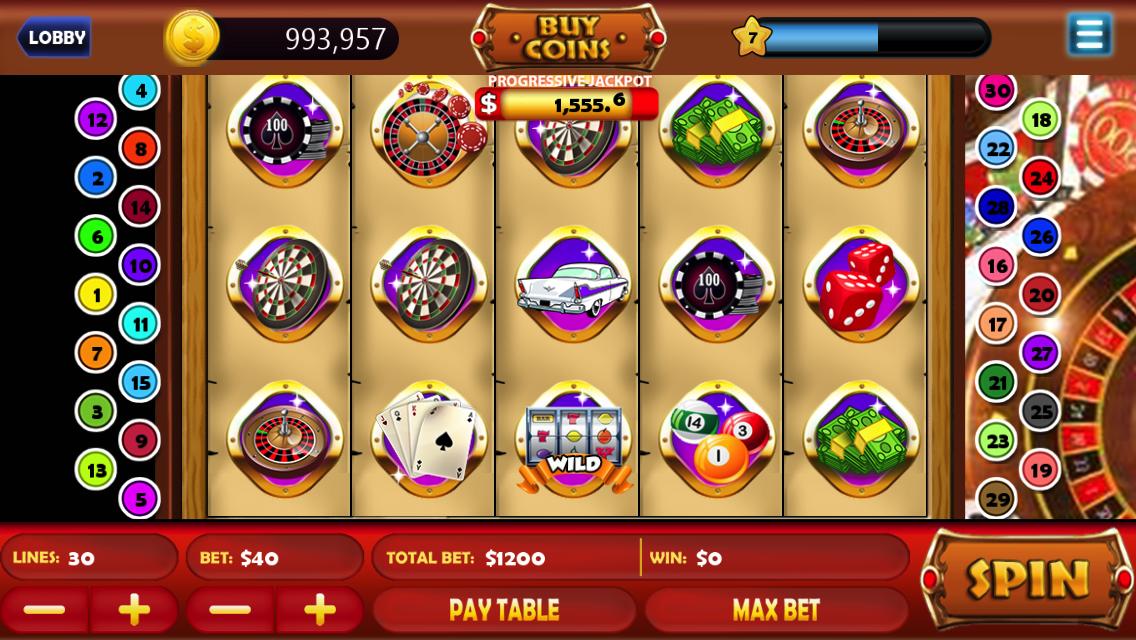
Task: View the Pay Table
Action: click(504, 609)
